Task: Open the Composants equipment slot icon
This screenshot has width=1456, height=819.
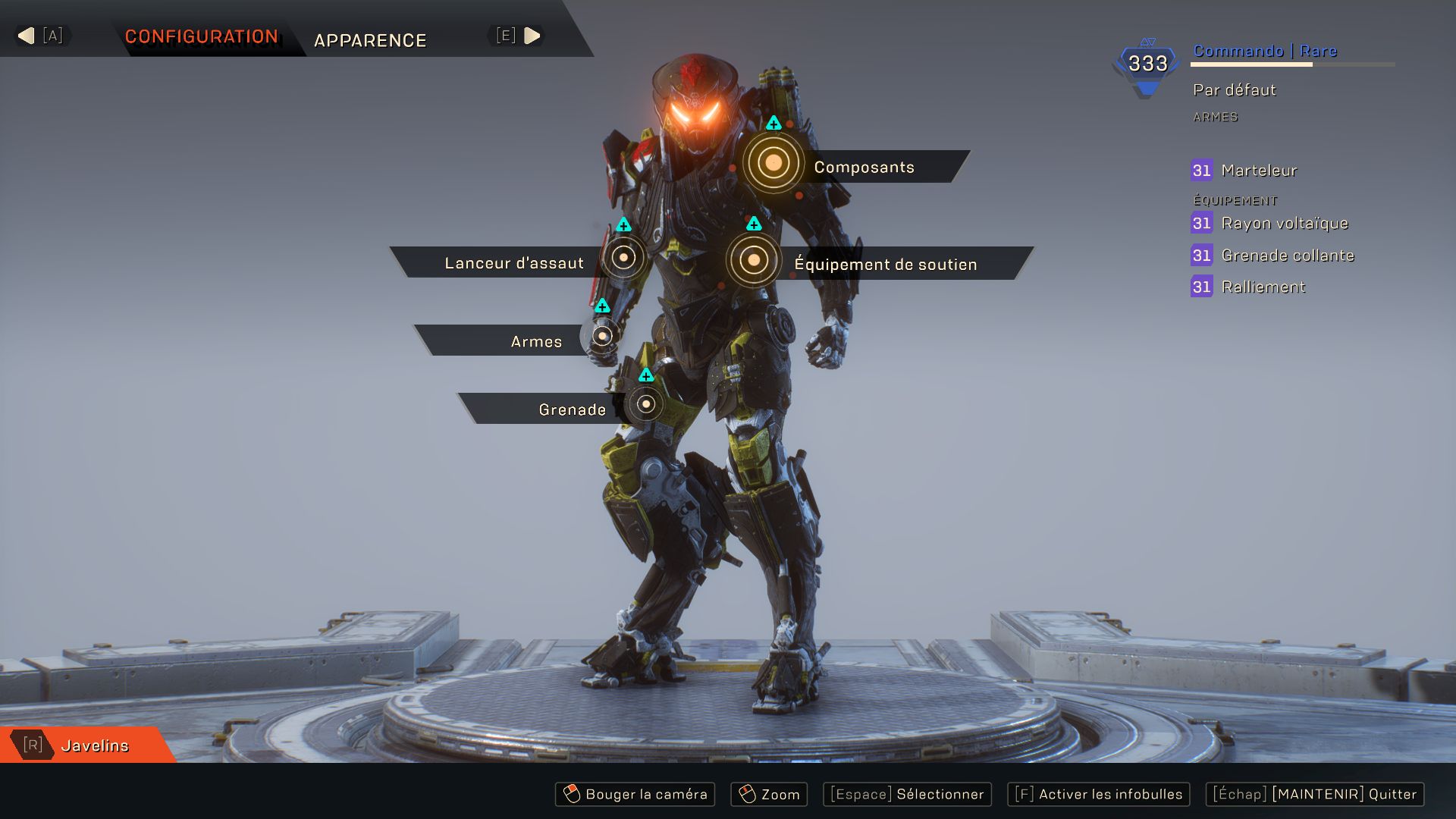Action: [773, 162]
